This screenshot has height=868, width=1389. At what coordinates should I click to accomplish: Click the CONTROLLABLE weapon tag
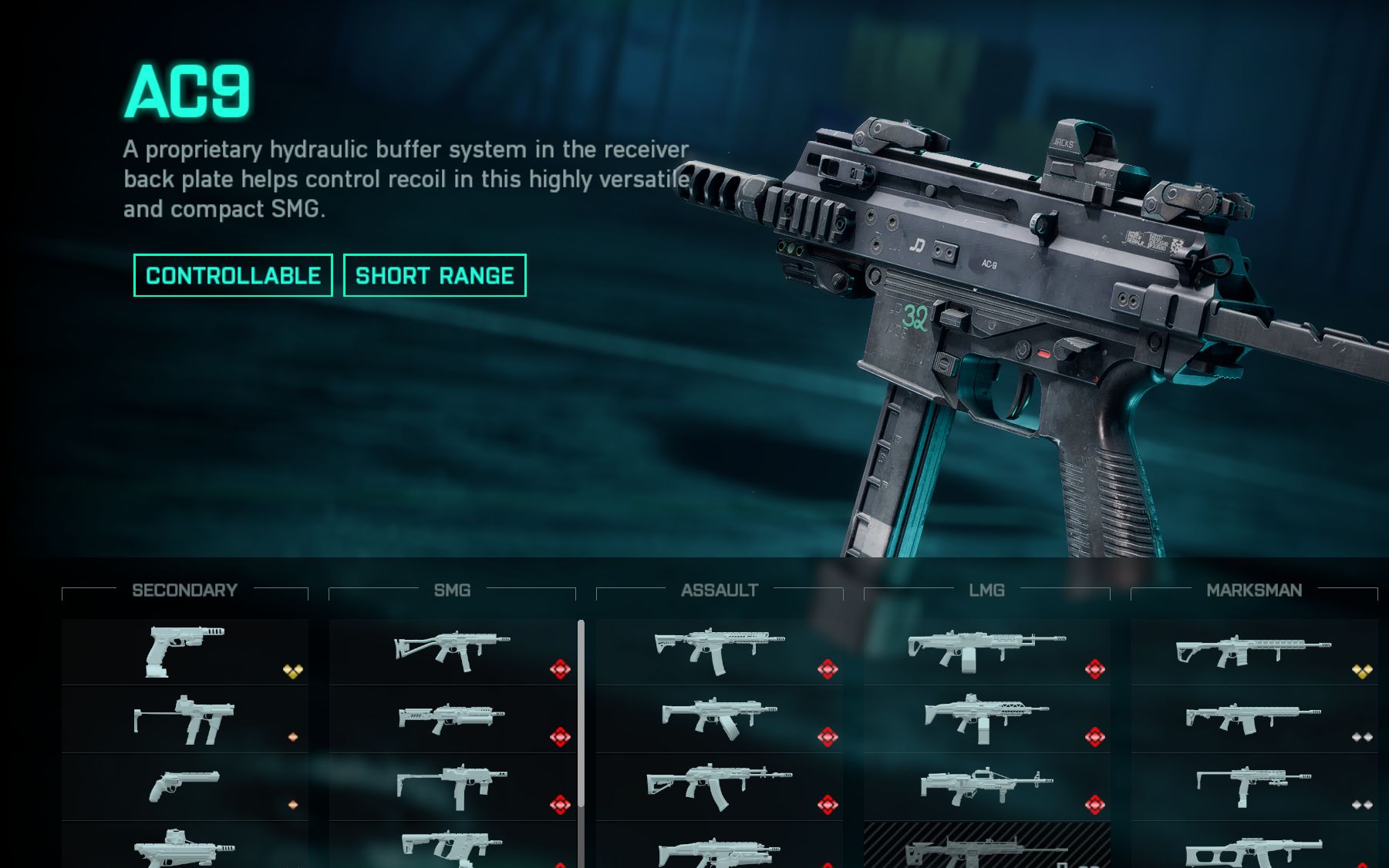point(233,275)
